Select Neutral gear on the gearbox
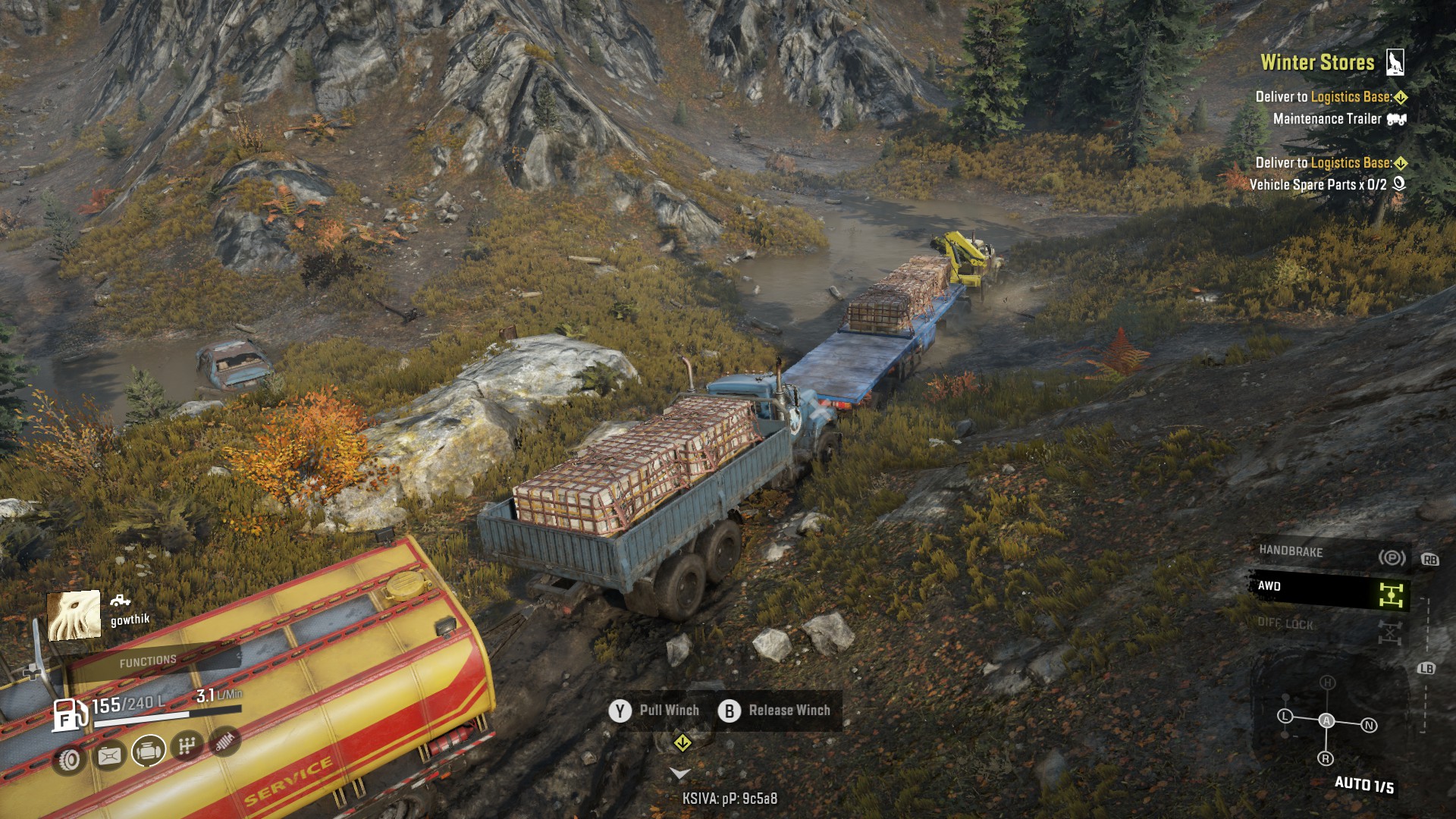 [1369, 726]
